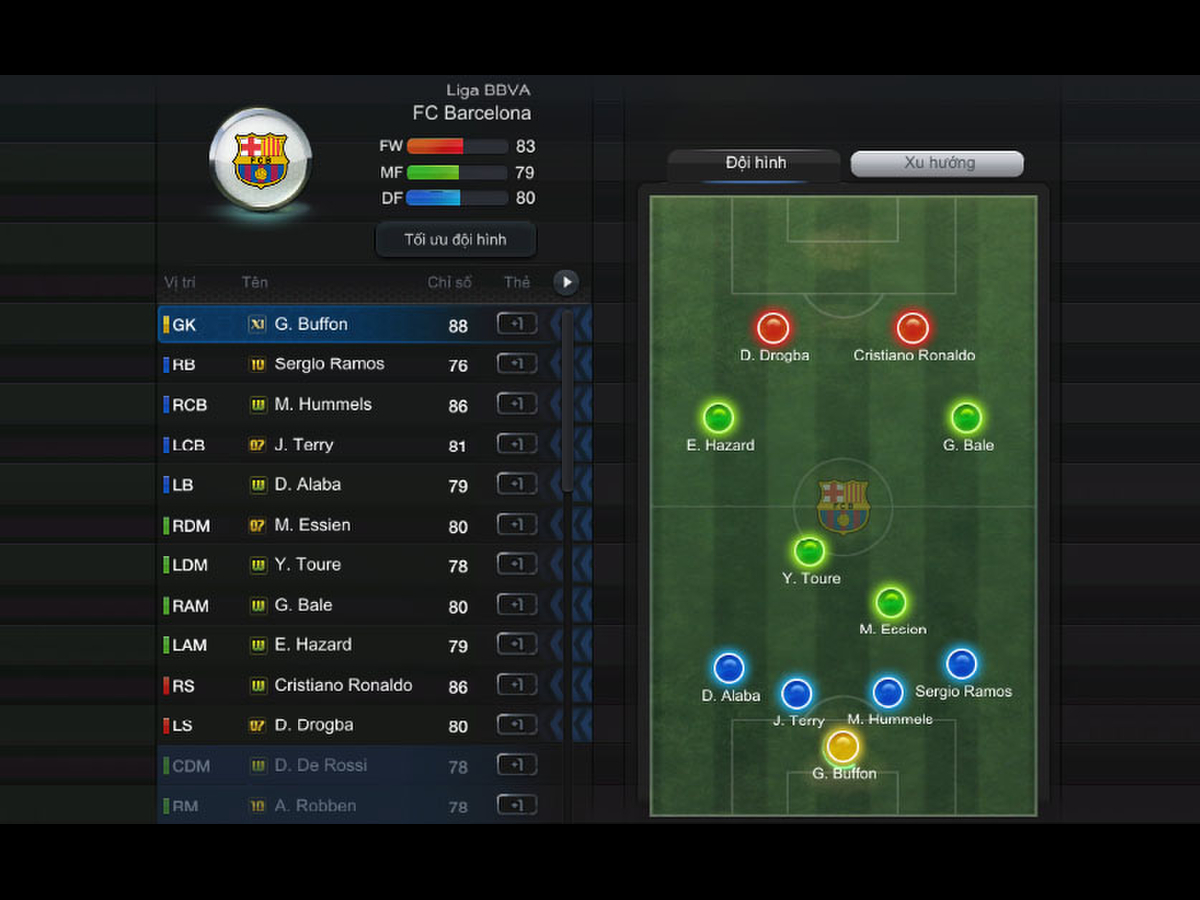This screenshot has height=900, width=1200.
Task: Pick G. Bale's marker on the field
Action: [966, 418]
